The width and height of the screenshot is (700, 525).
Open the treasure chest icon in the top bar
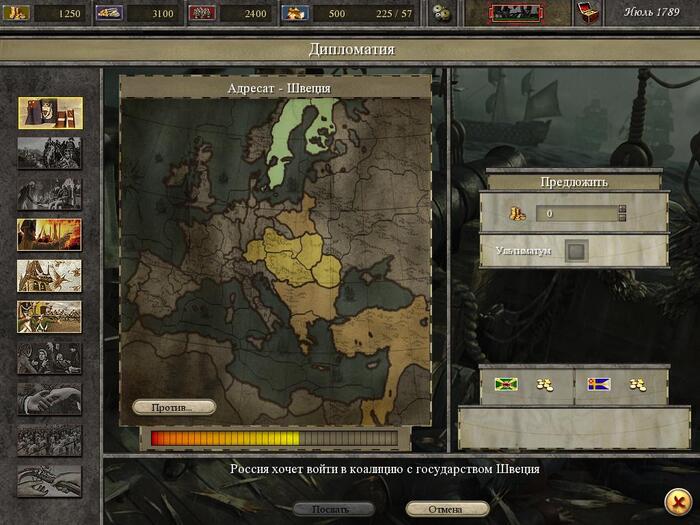click(x=590, y=13)
